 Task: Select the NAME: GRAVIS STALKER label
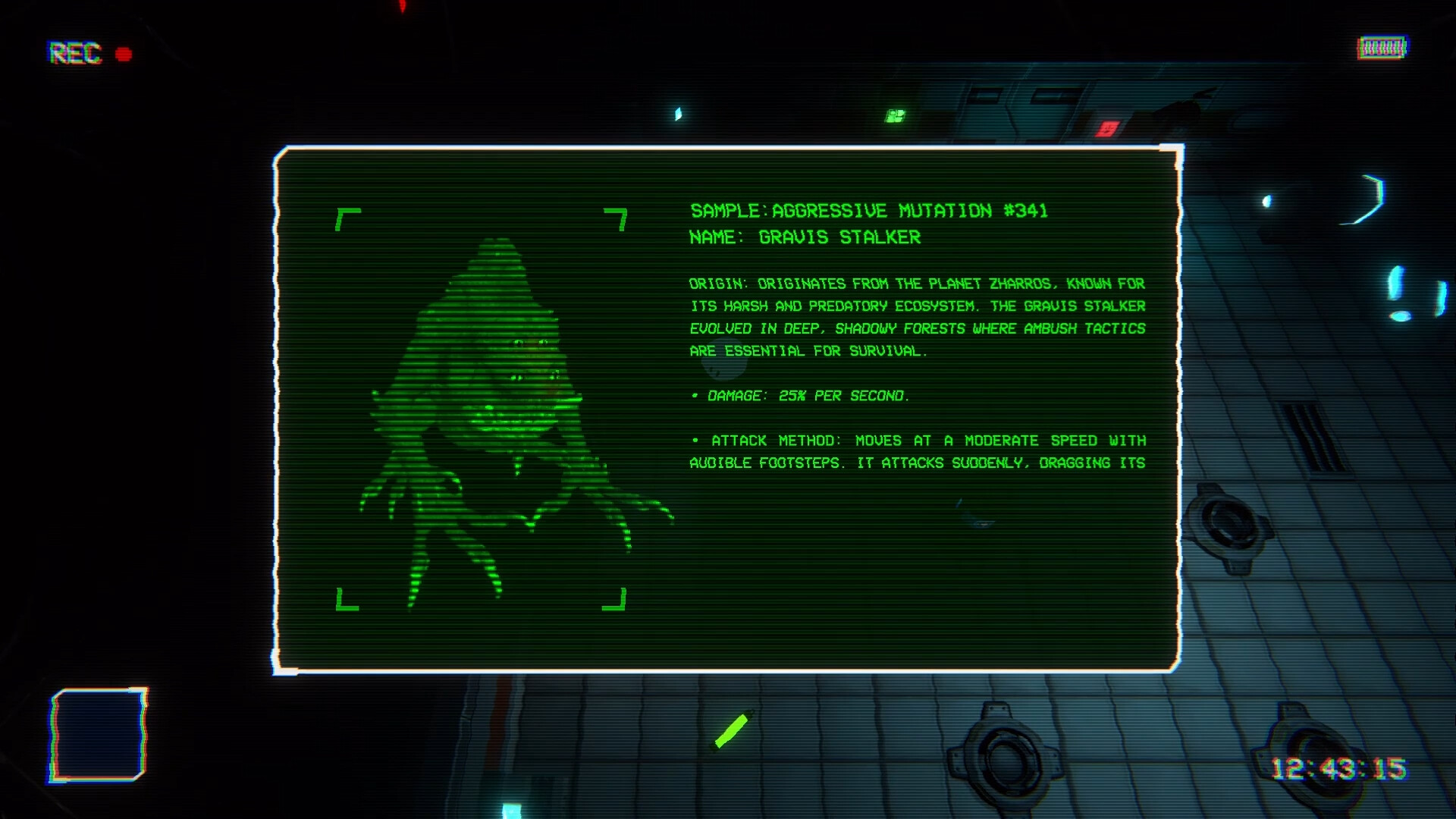pyautogui.click(x=805, y=237)
